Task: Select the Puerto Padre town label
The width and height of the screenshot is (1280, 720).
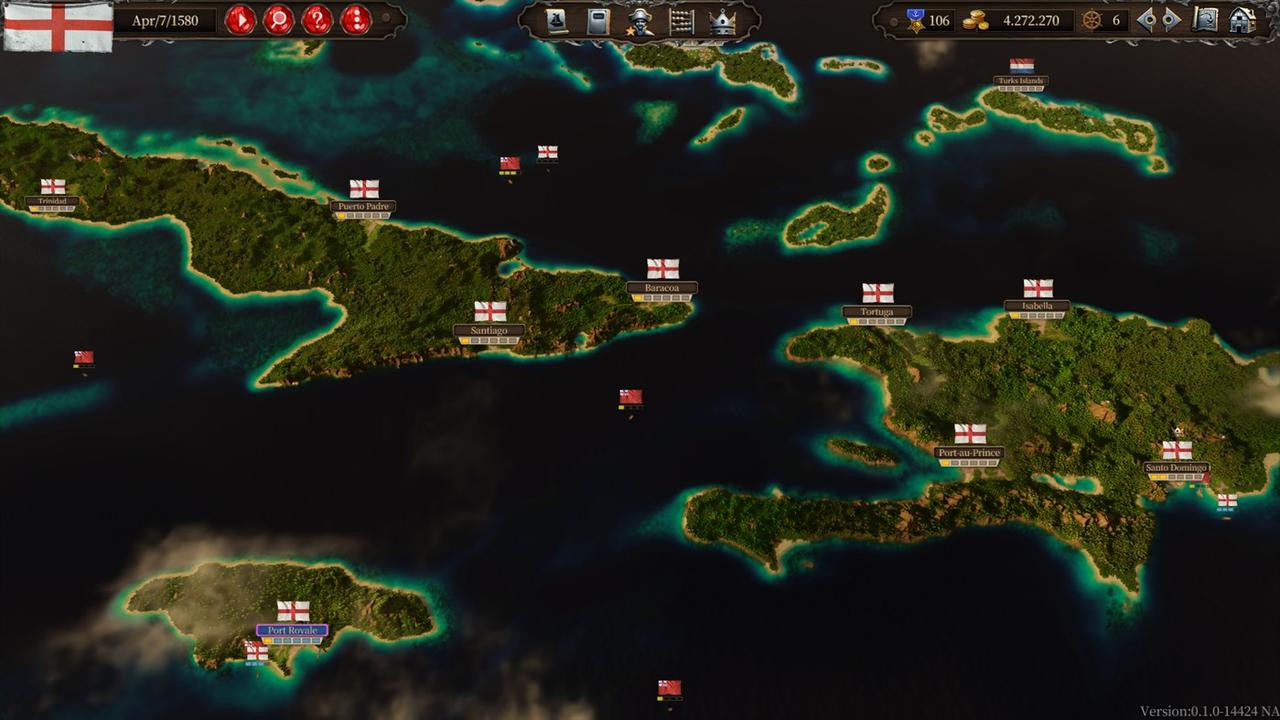Action: (x=363, y=207)
